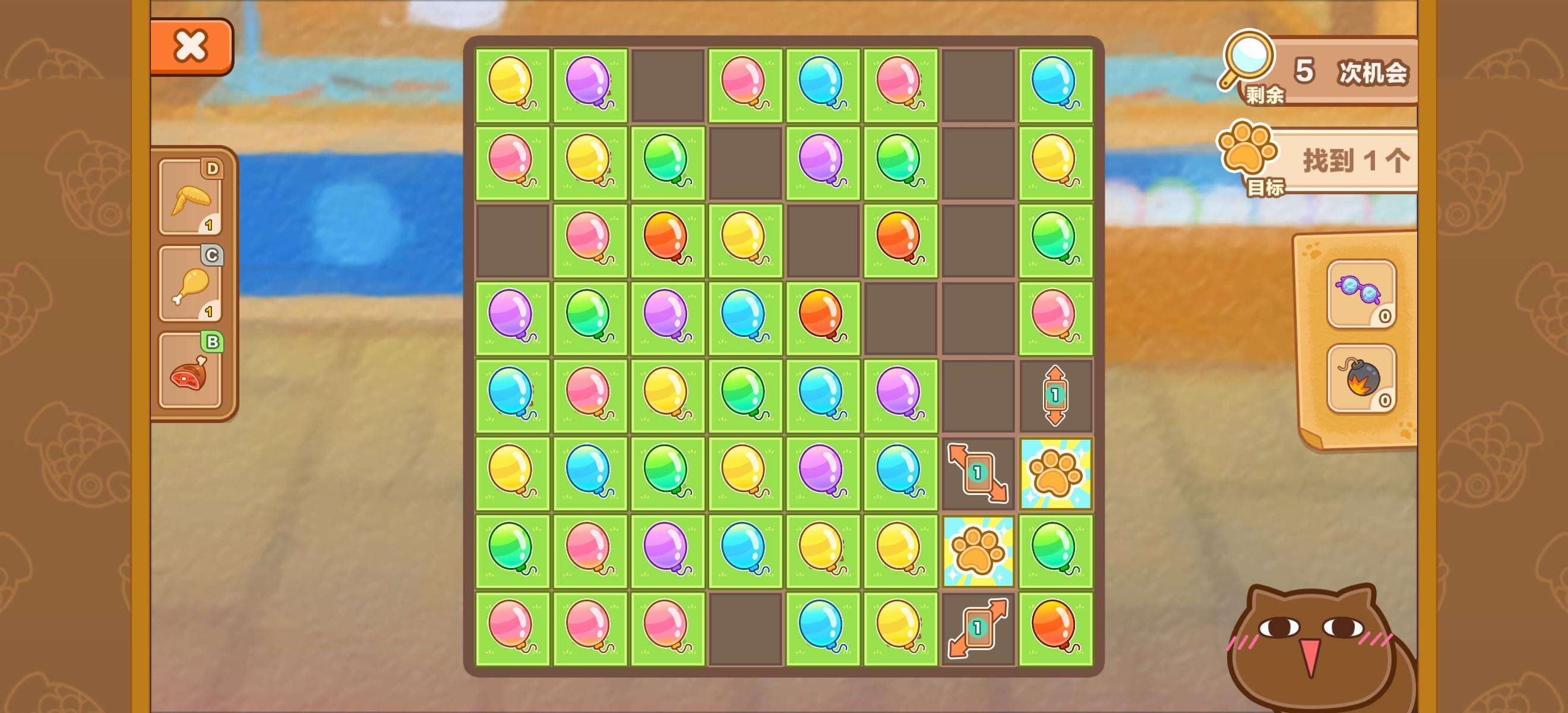Select the raw meat item marked B
Screen dimensions: 1568x713
point(191,370)
